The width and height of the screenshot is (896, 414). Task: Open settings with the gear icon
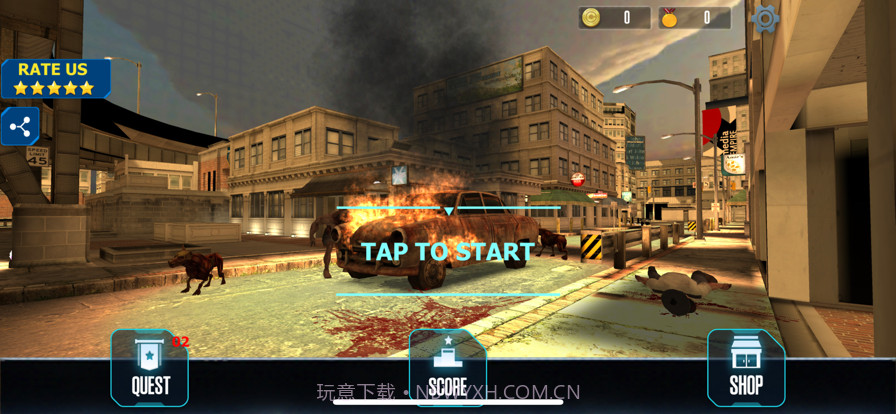[765, 18]
